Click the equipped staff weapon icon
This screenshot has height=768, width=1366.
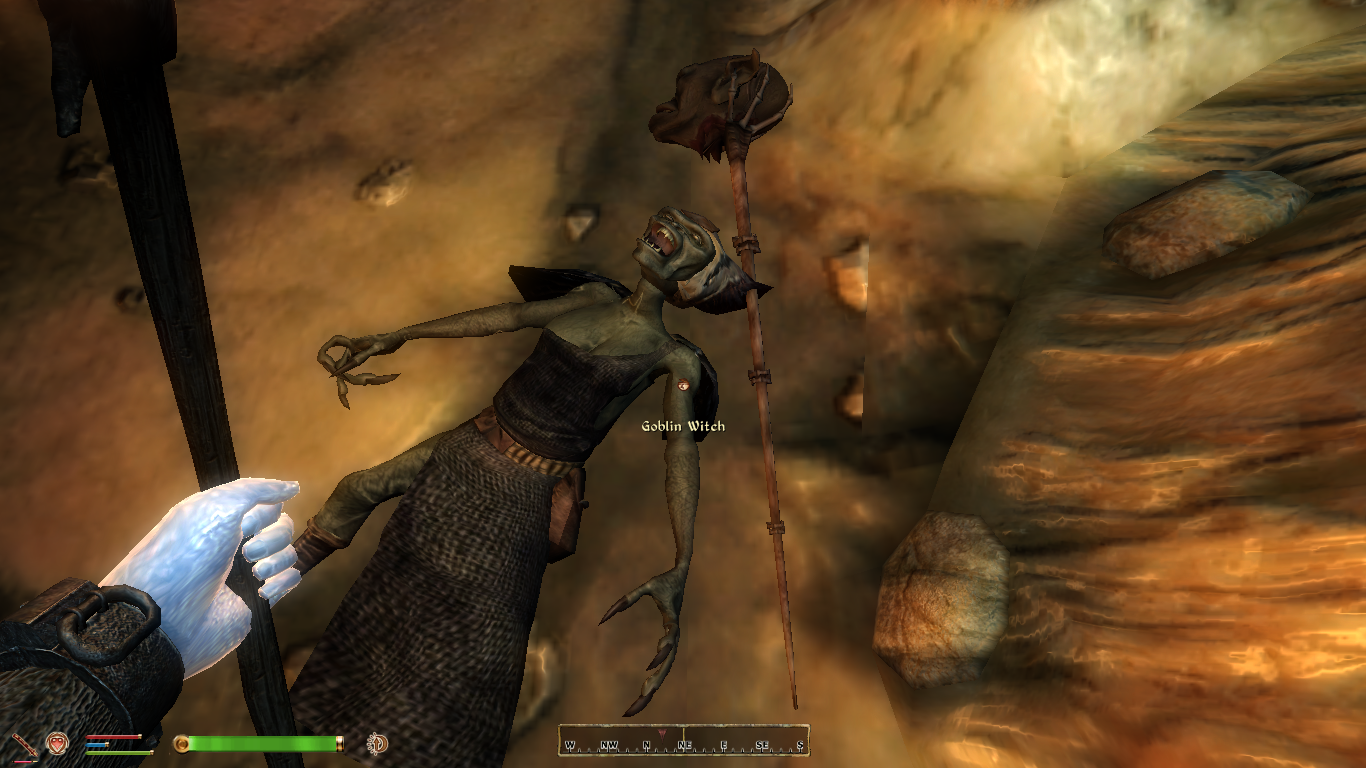pos(24,744)
